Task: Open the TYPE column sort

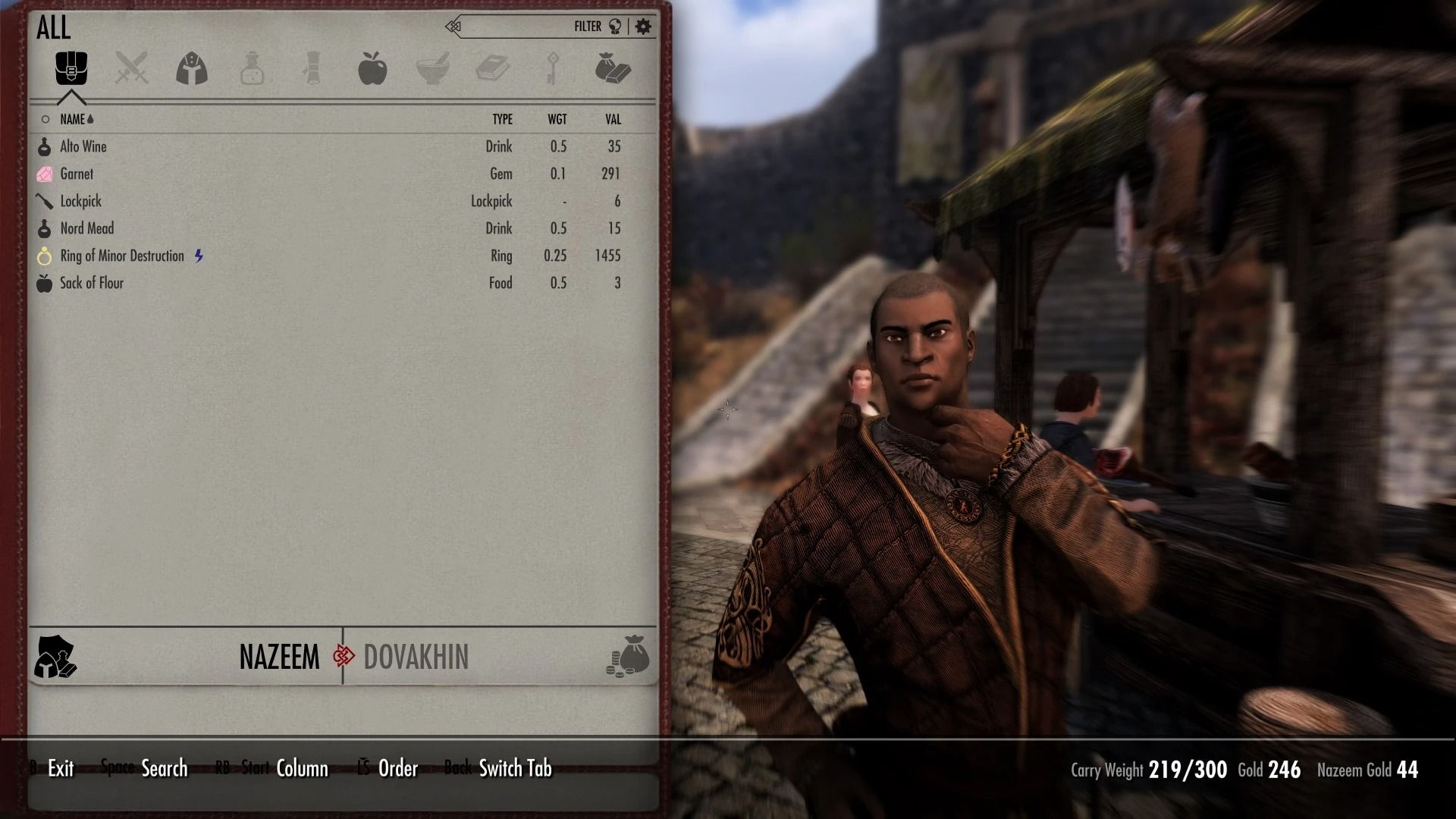Action: pos(503,119)
